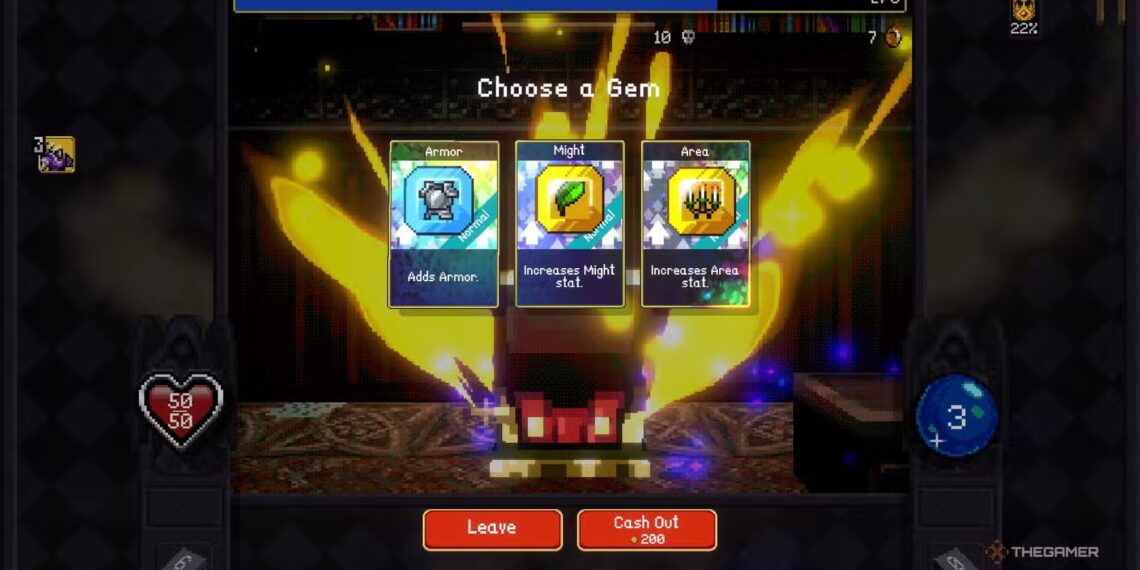Image resolution: width=1140 pixels, height=570 pixels.
Task: Click the Leave button
Action: pos(492,529)
